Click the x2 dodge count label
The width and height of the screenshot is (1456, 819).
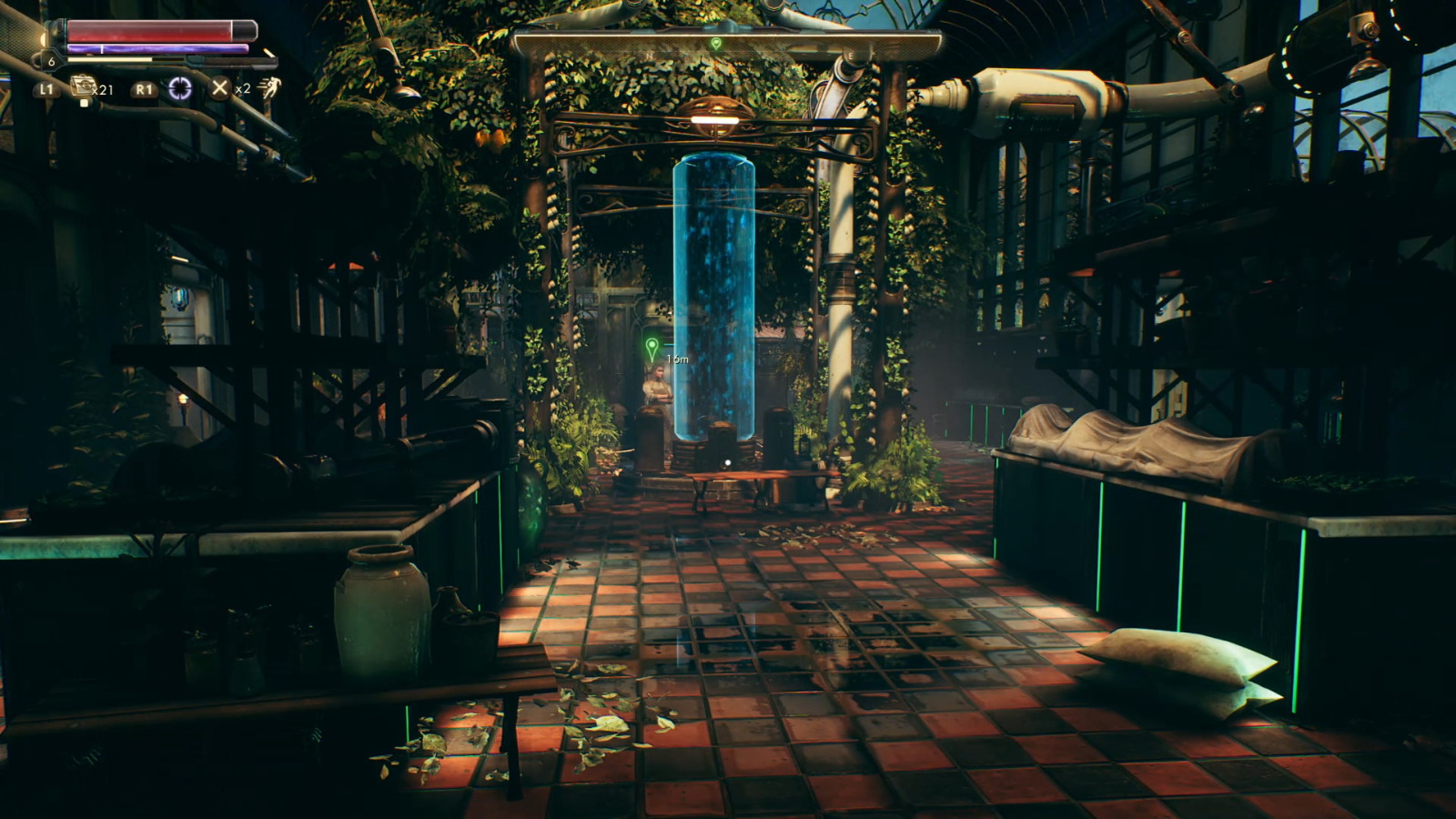pyautogui.click(x=242, y=90)
